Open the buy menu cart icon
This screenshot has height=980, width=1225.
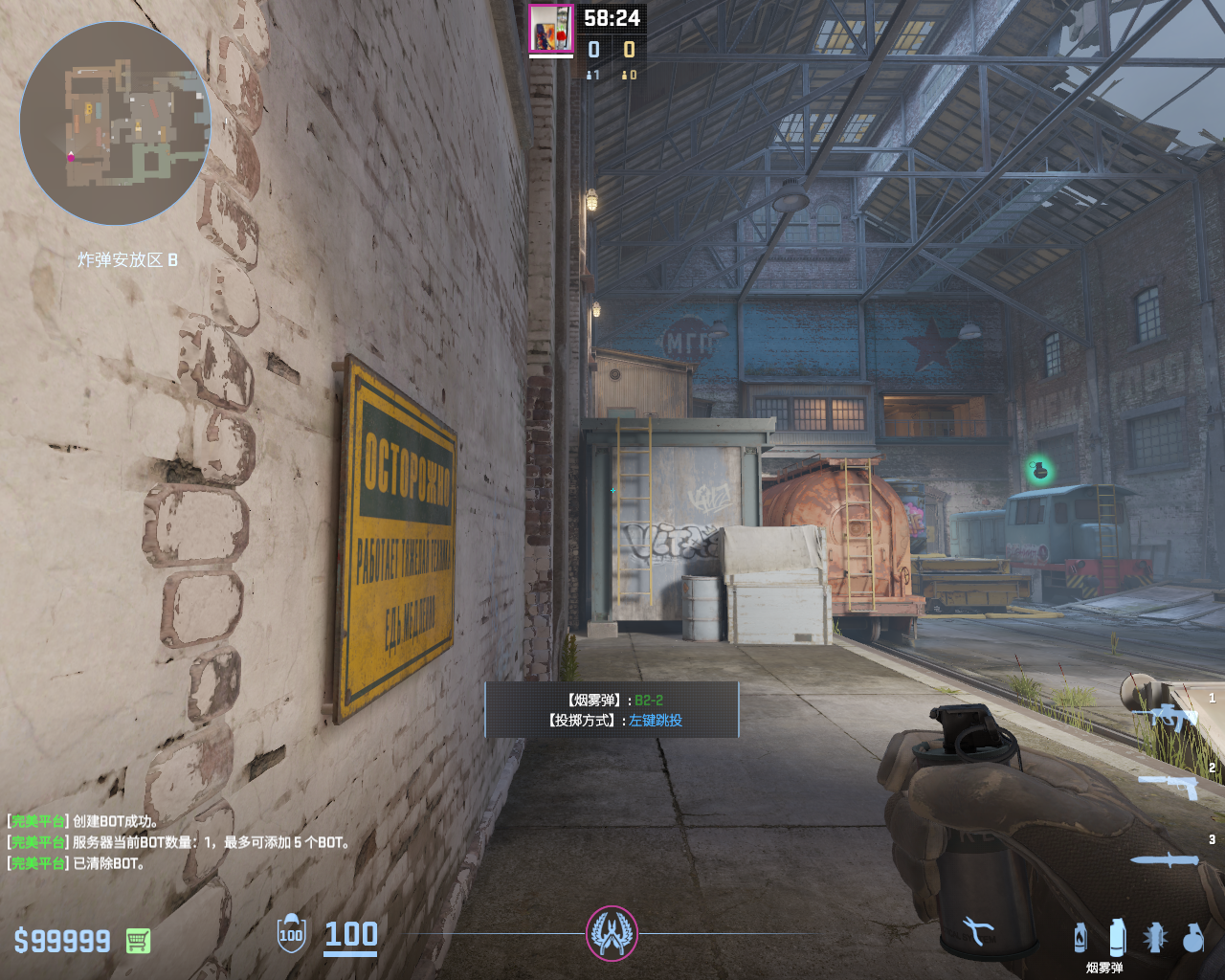138,941
